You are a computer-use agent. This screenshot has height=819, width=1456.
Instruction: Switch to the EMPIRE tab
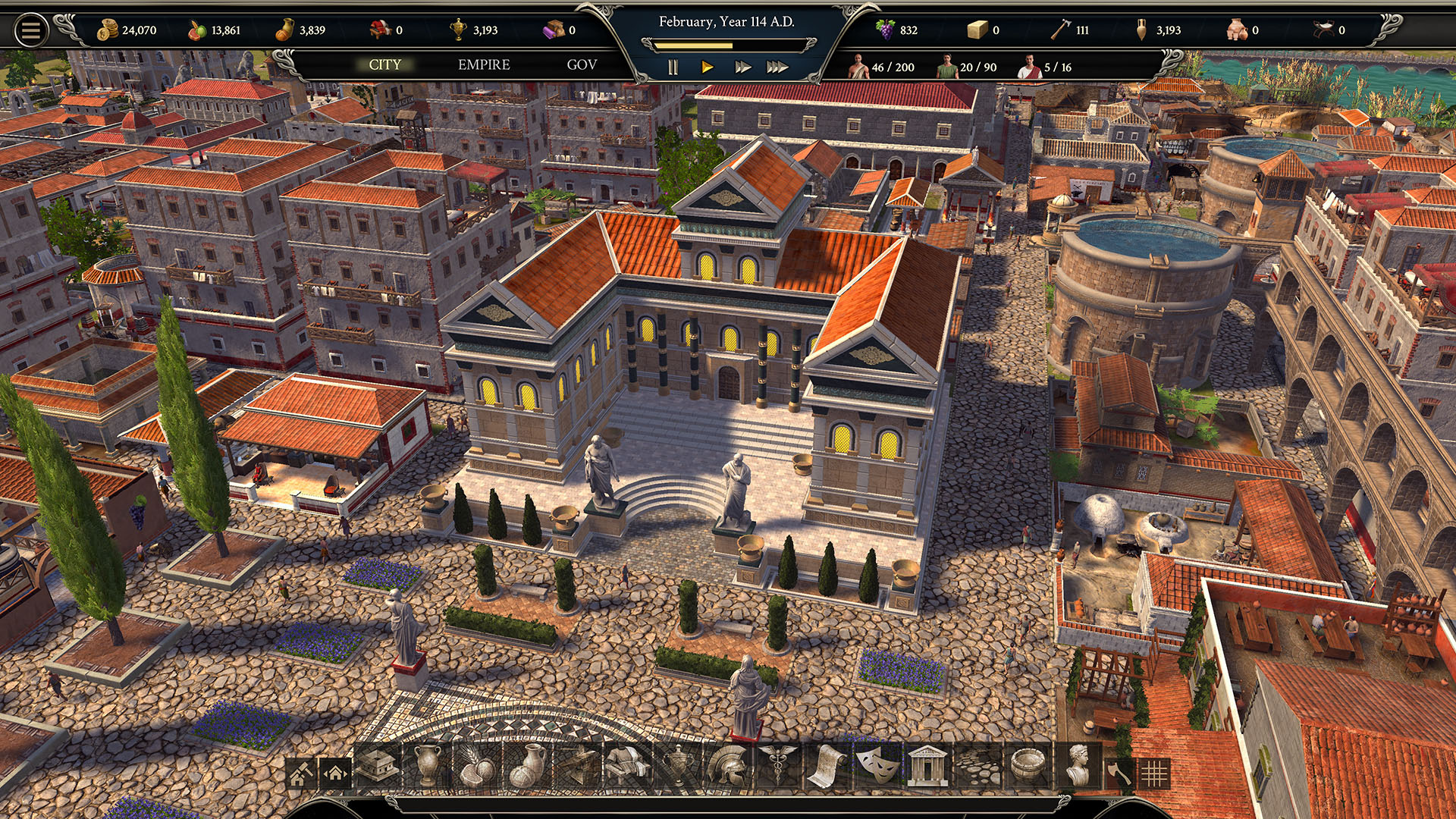483,65
